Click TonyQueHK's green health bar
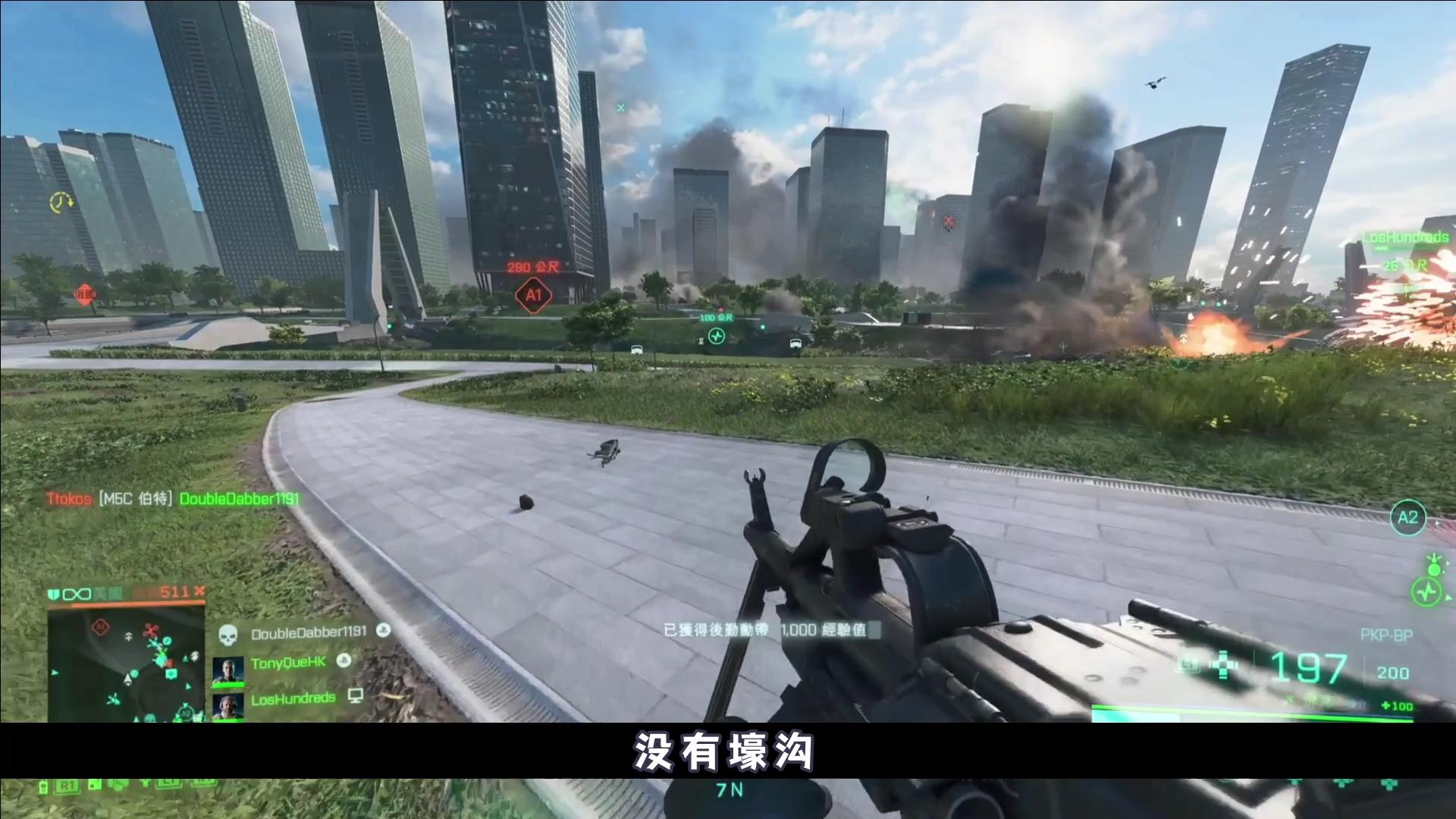This screenshot has height=819, width=1456. (x=228, y=684)
